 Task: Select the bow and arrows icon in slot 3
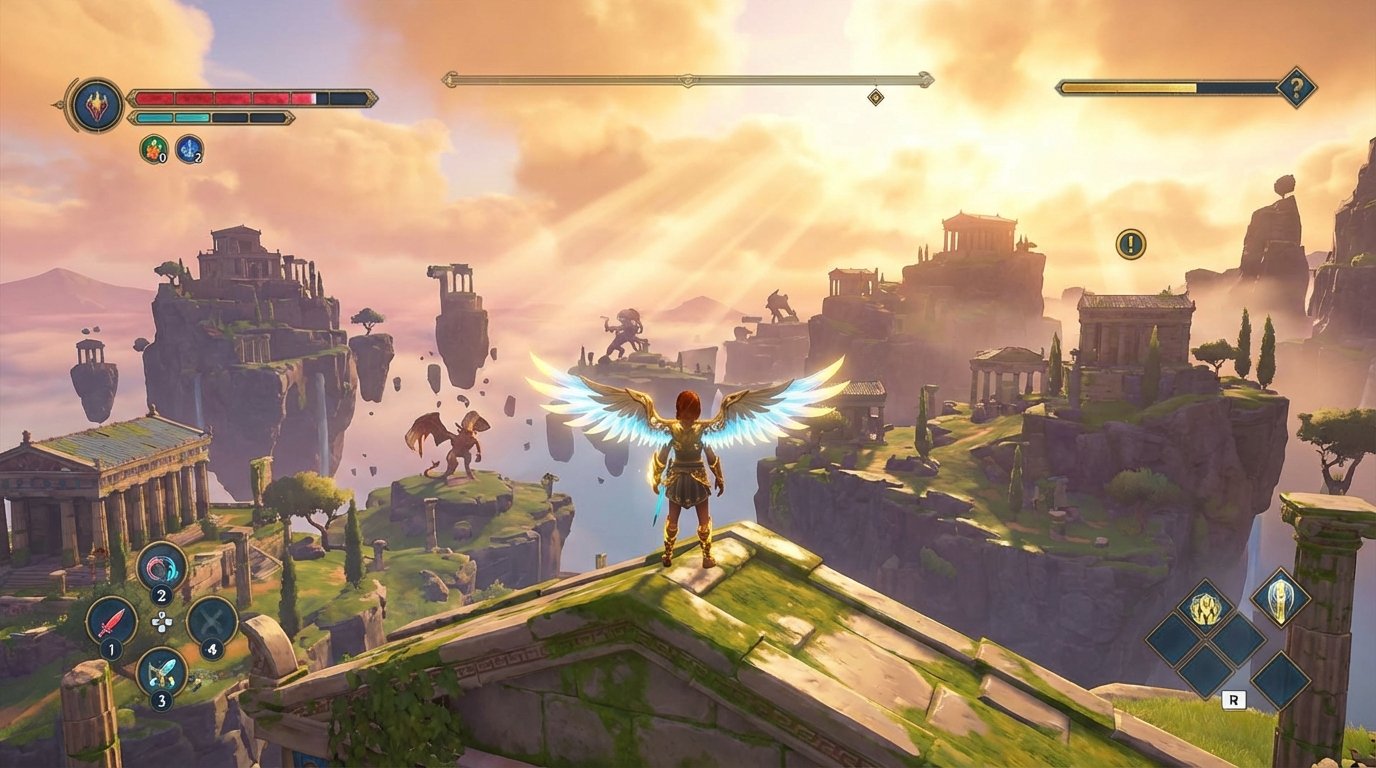click(163, 671)
